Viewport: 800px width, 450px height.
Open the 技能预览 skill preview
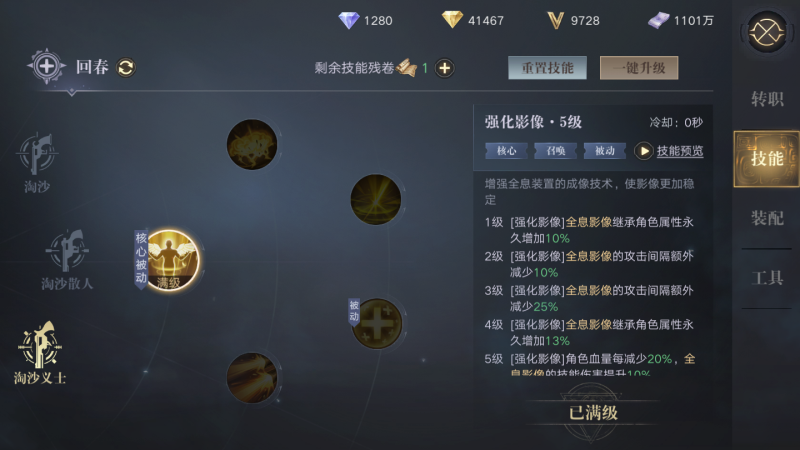(670, 151)
